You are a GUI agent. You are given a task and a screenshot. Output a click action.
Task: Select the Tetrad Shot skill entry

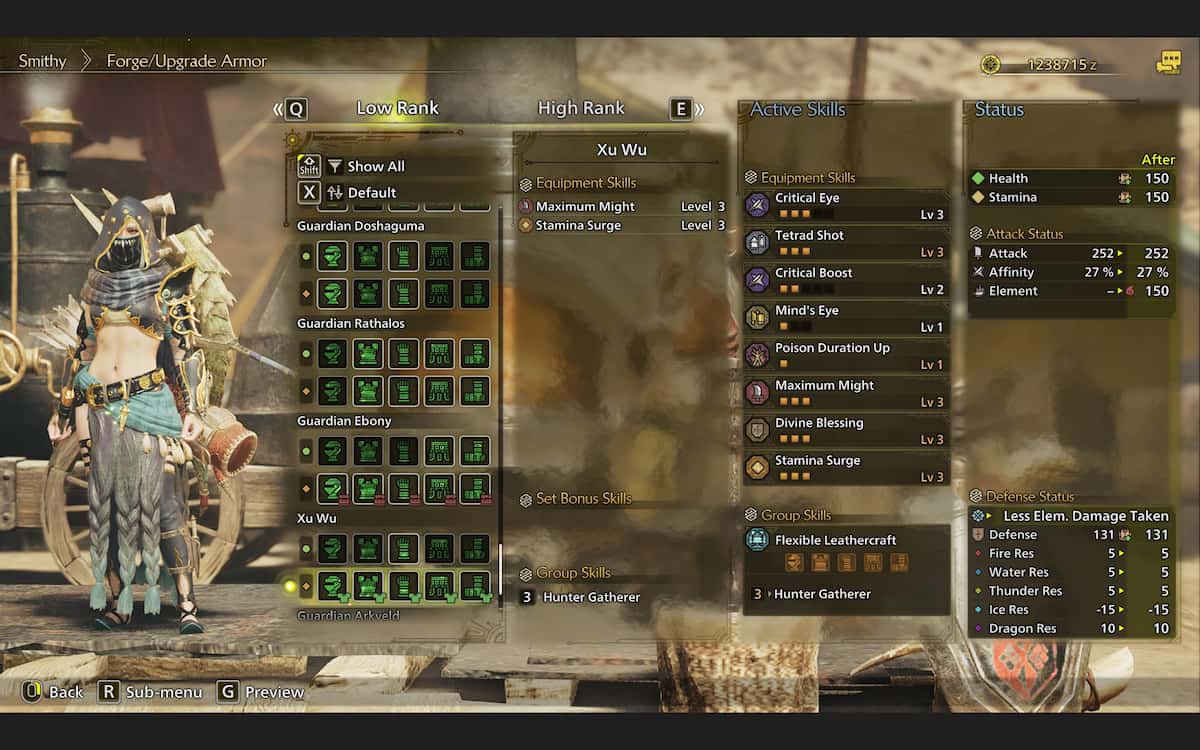846,243
